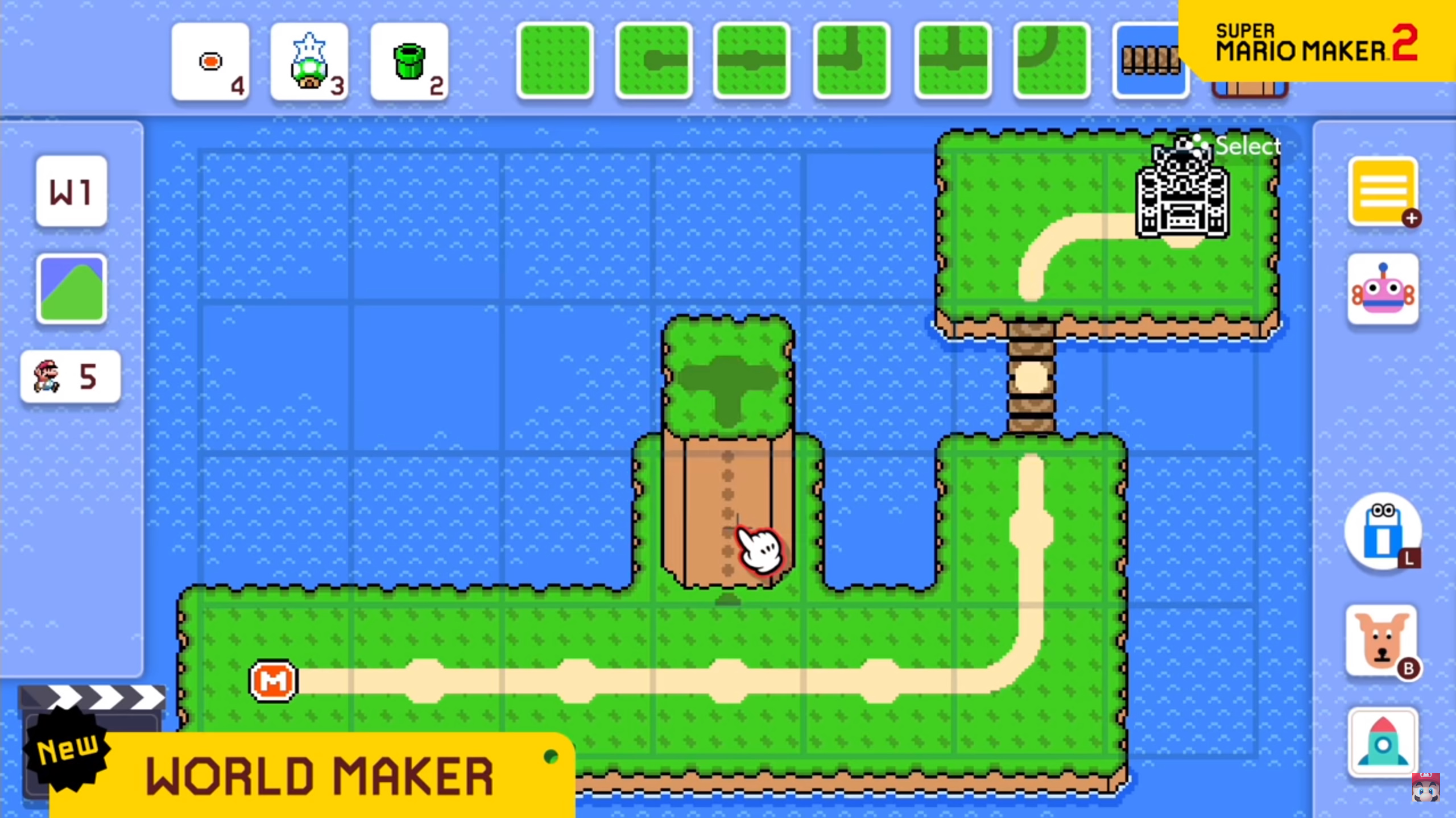
Task: Choose the Toad House mushroom piece
Action: point(309,61)
